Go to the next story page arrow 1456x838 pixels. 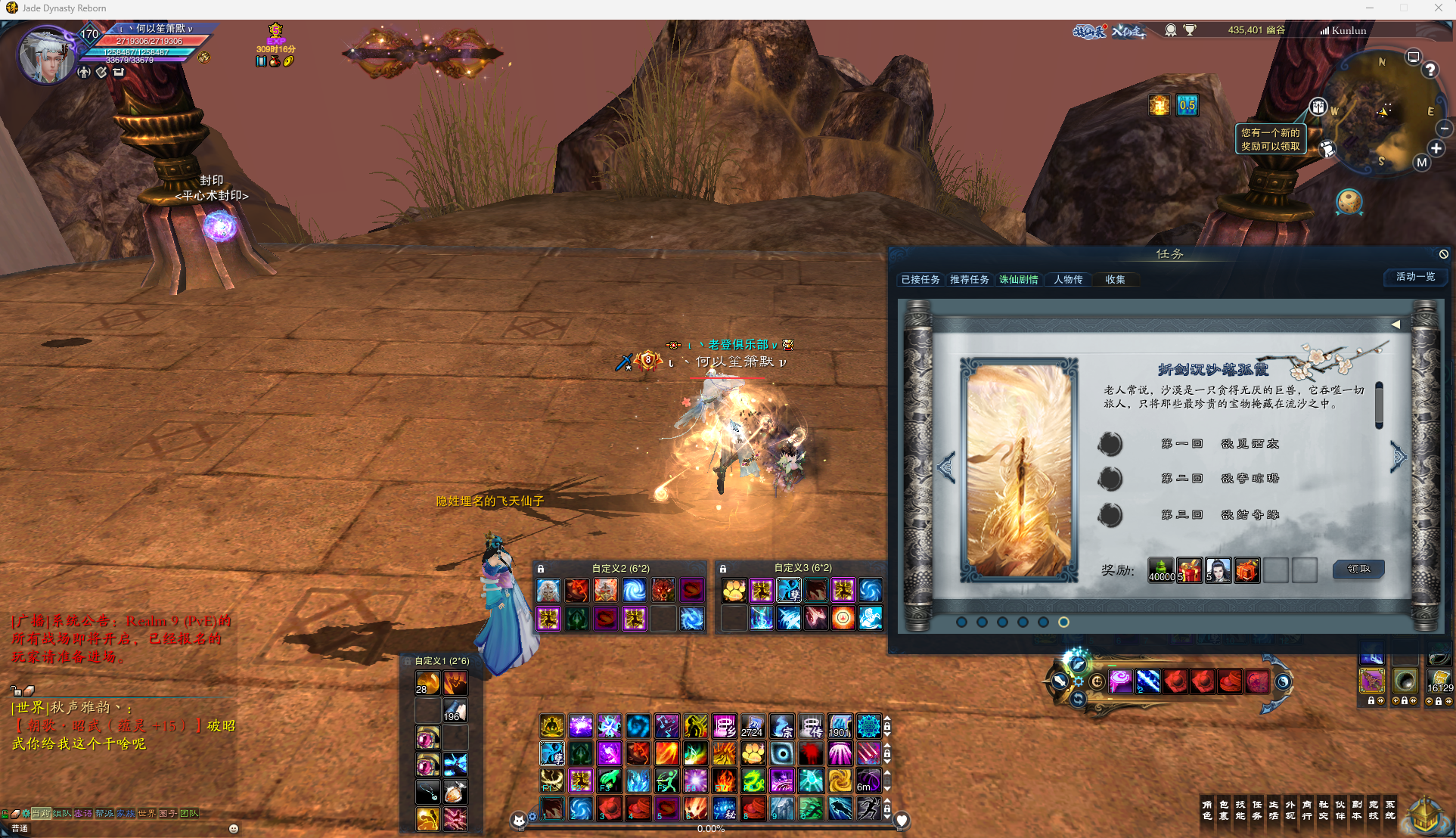[1399, 456]
